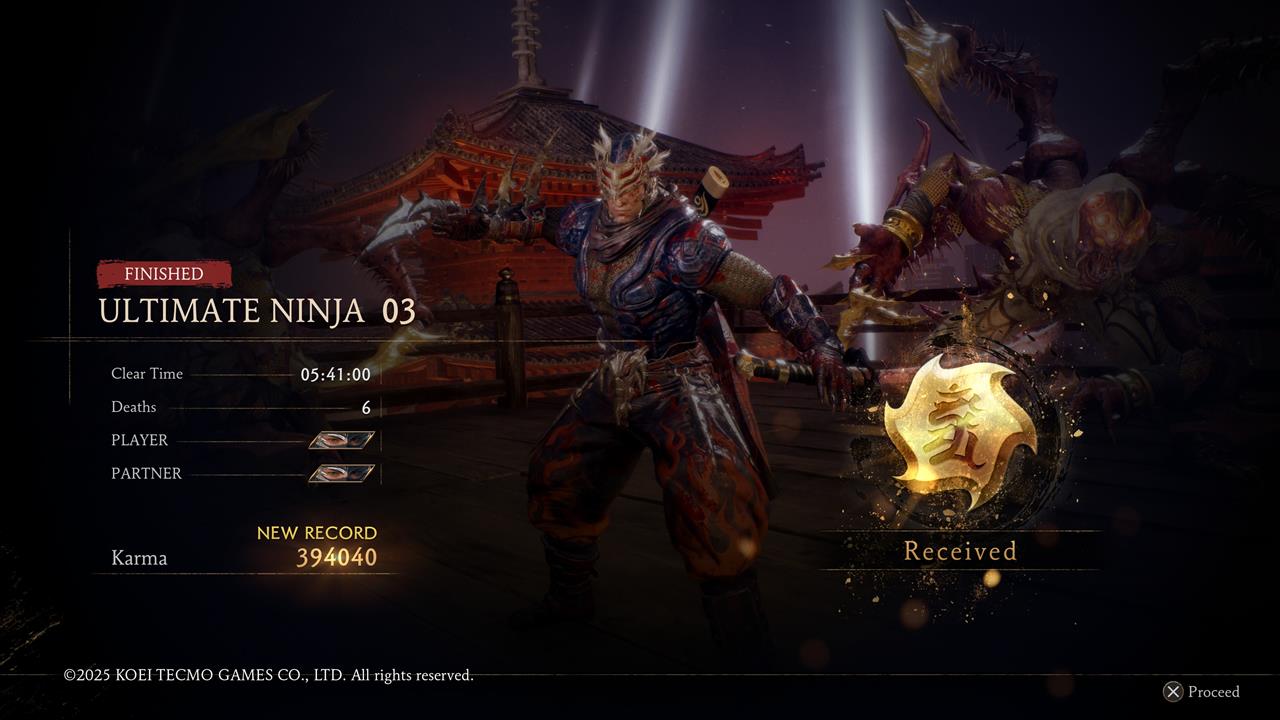Proceed past the mission results screen
Viewport: 1280px width, 720px height.
coord(1201,692)
